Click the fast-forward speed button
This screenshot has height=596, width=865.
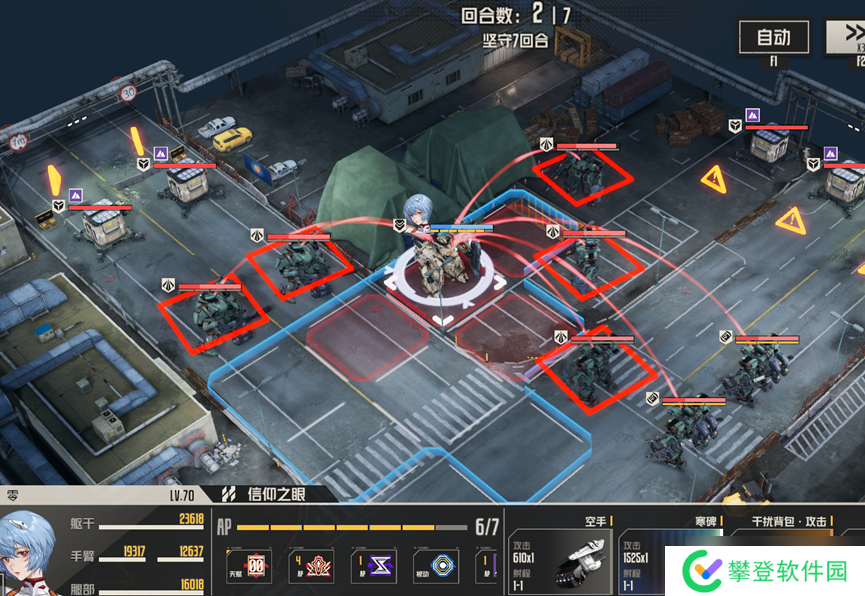pos(847,38)
